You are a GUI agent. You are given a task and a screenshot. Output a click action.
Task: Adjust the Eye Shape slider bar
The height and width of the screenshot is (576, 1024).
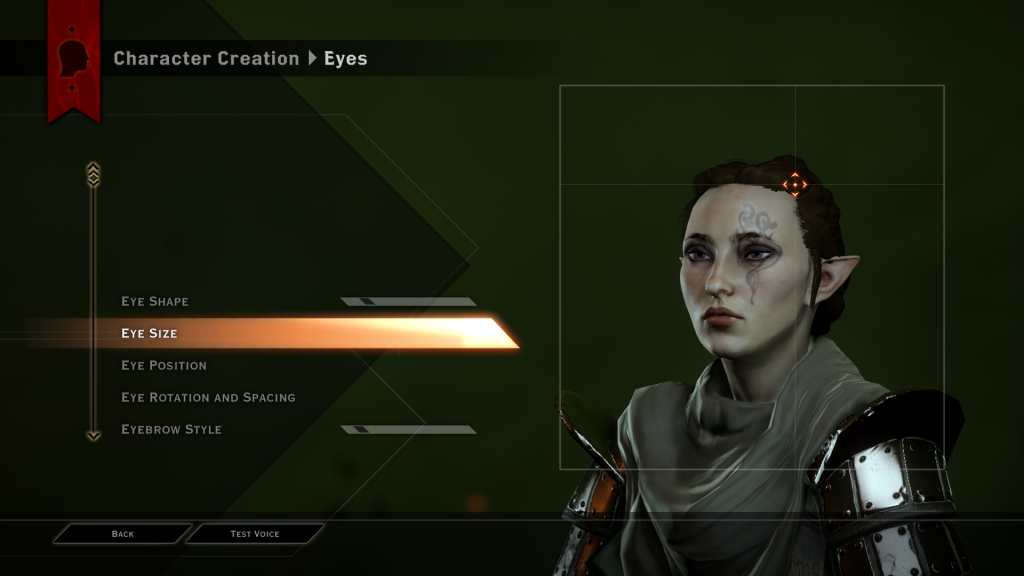pos(408,301)
